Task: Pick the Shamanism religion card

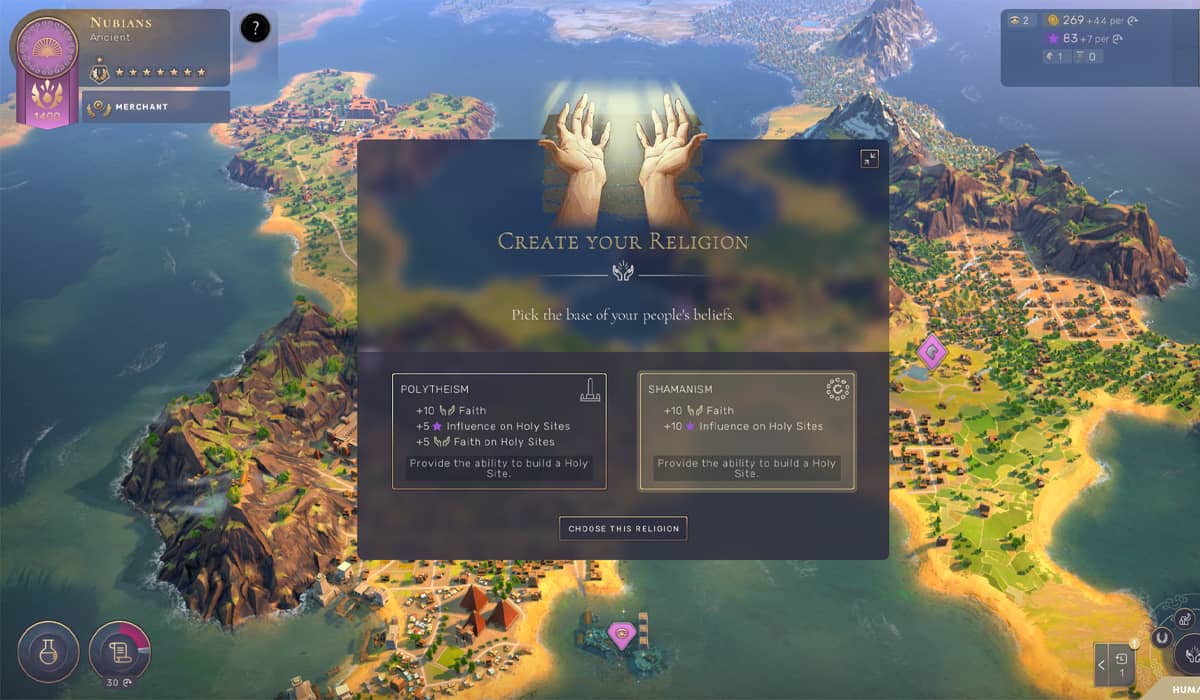Action: pyautogui.click(x=747, y=431)
